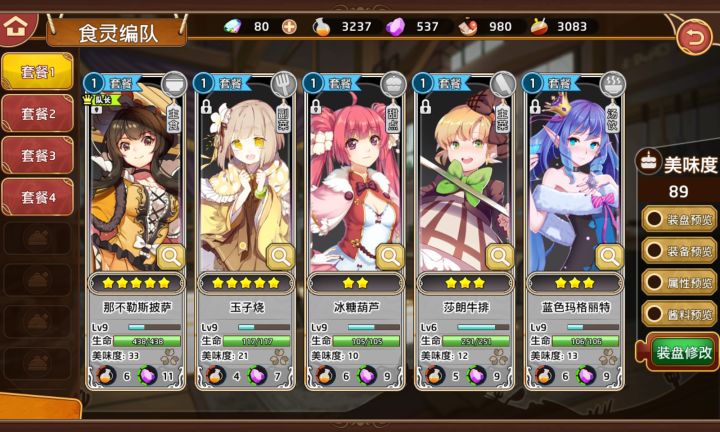Switch to the 套餐2 team tab
This screenshot has width=720, height=432.
tap(36, 114)
